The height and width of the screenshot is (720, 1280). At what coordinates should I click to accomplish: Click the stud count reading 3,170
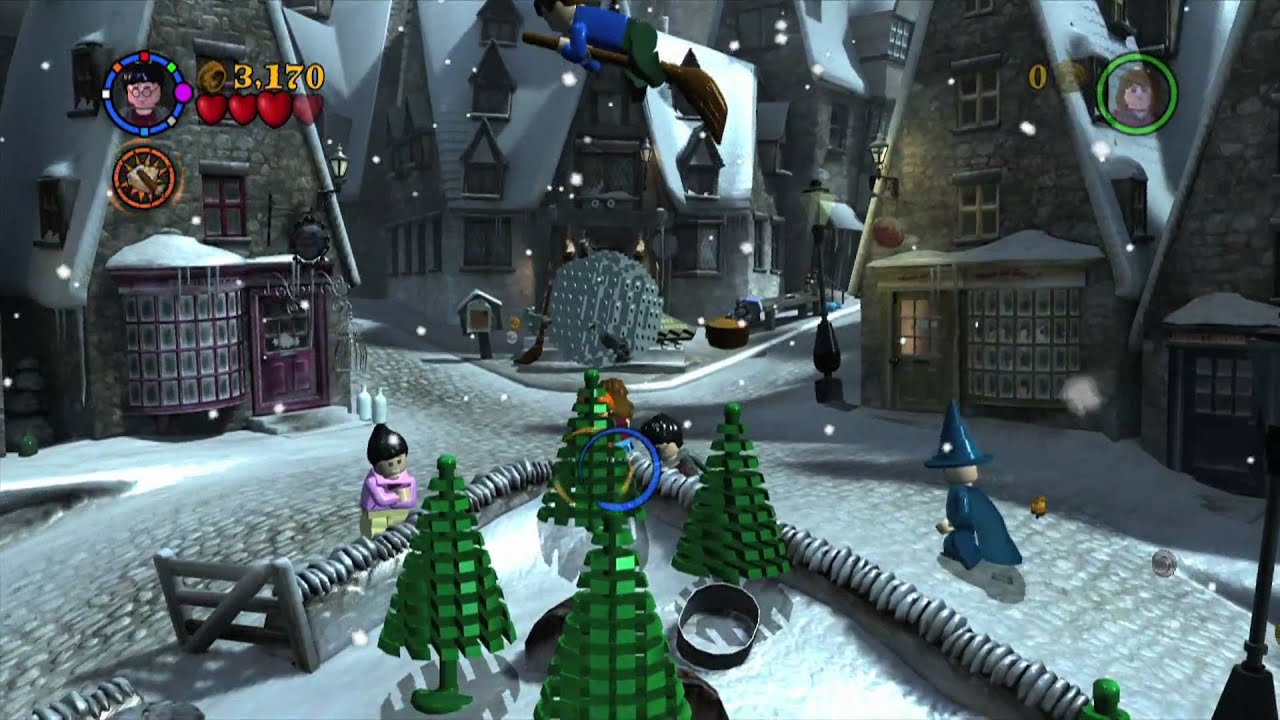pyautogui.click(x=276, y=78)
